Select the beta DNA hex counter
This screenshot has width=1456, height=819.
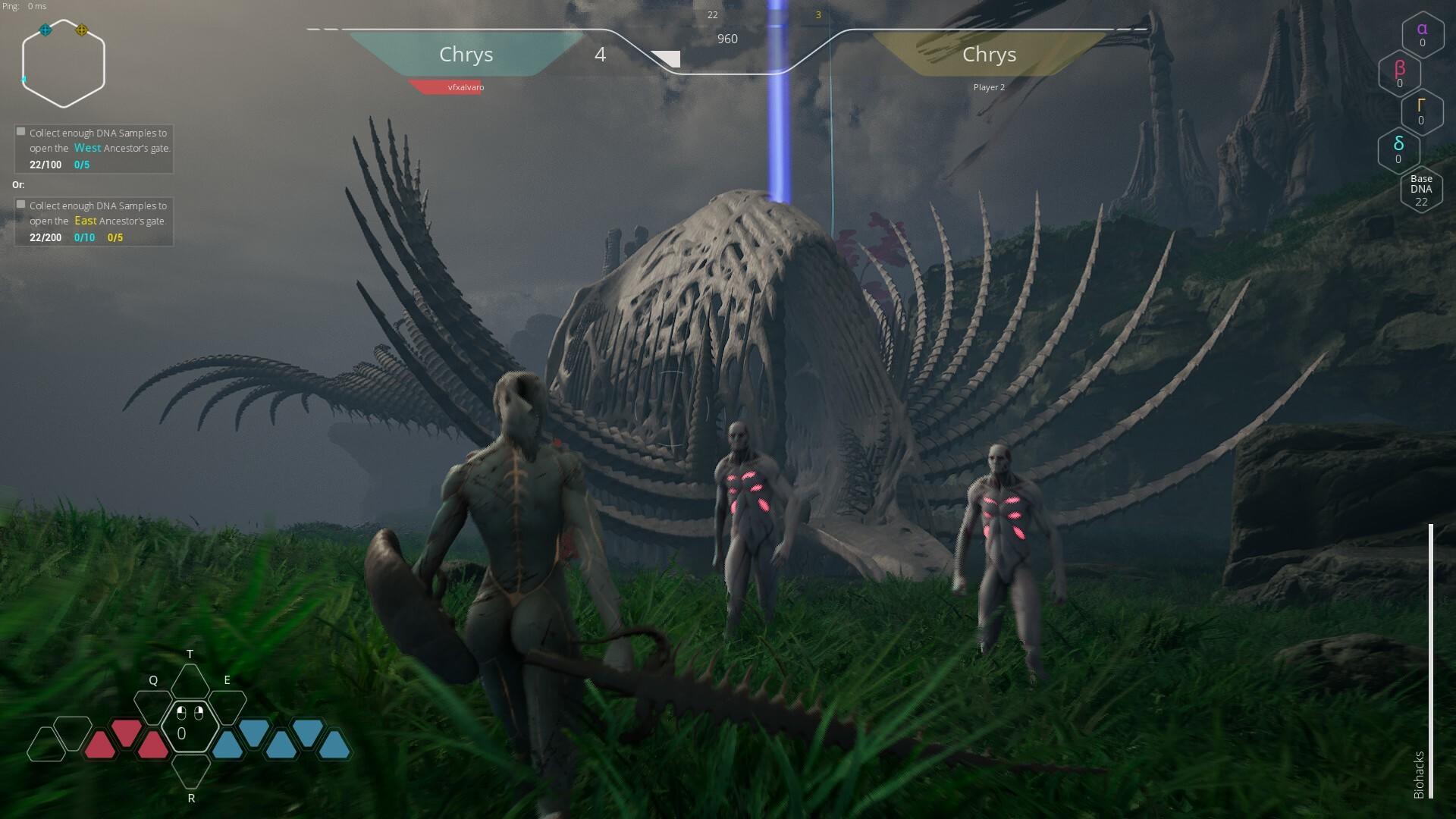click(x=1399, y=74)
